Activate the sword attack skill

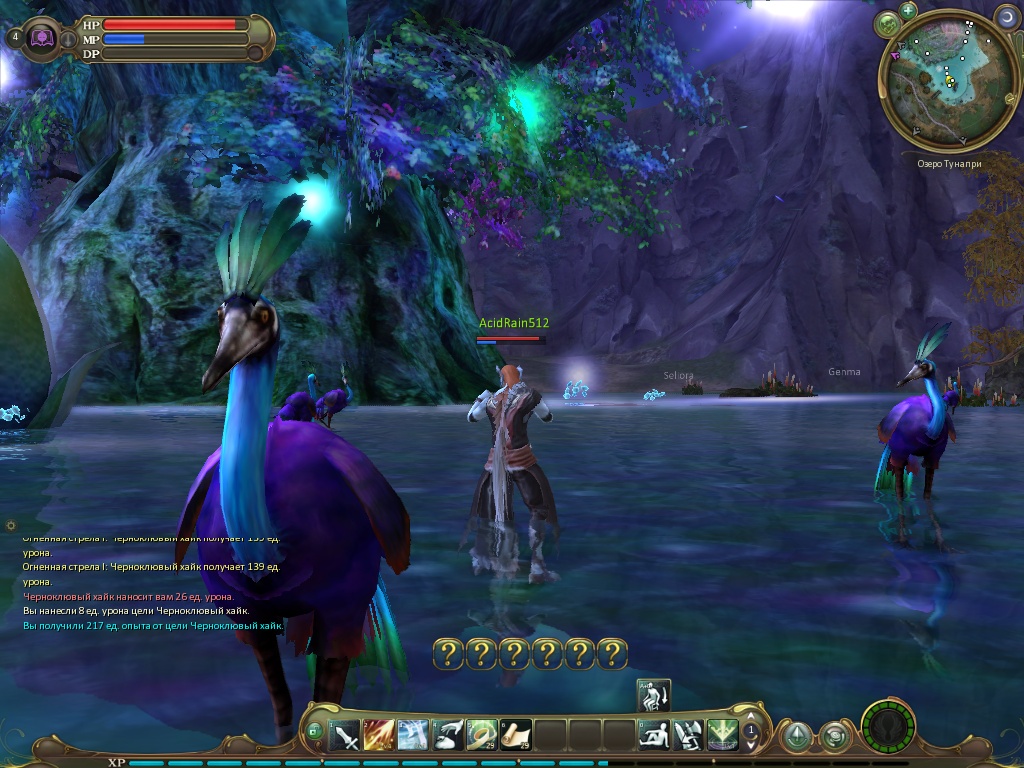345,735
